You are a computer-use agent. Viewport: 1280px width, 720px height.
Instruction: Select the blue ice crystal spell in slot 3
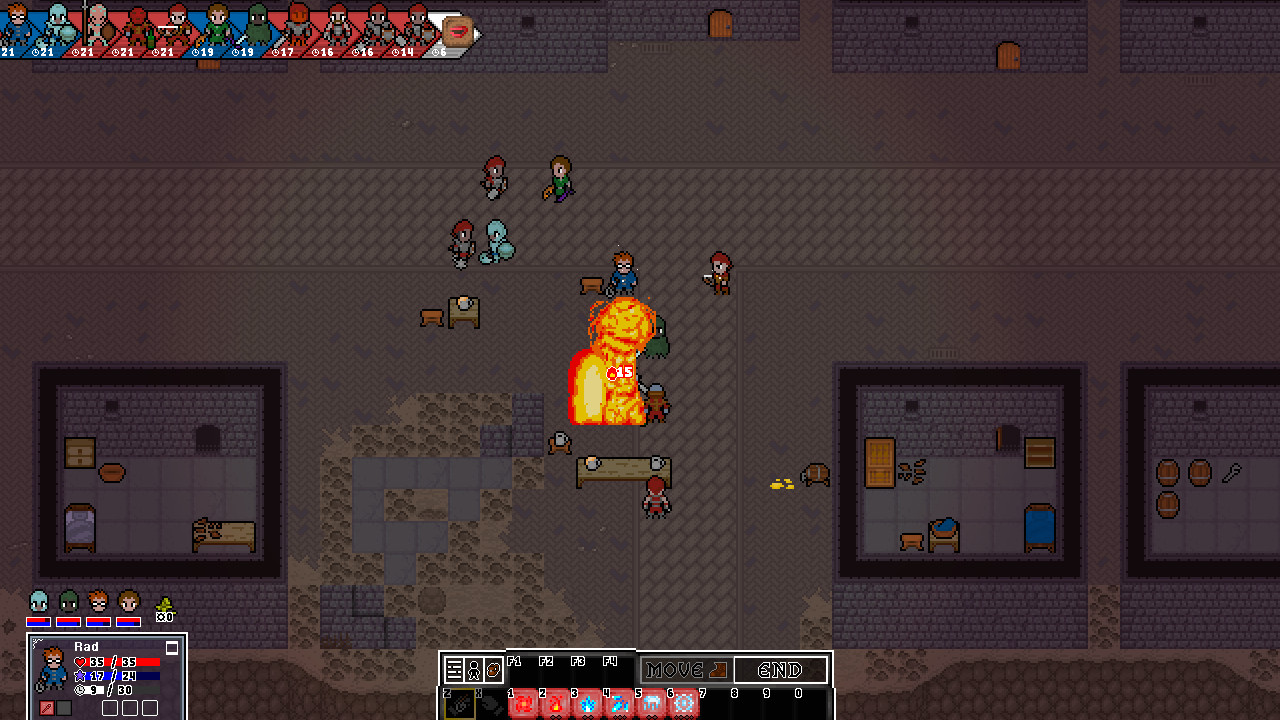point(588,704)
